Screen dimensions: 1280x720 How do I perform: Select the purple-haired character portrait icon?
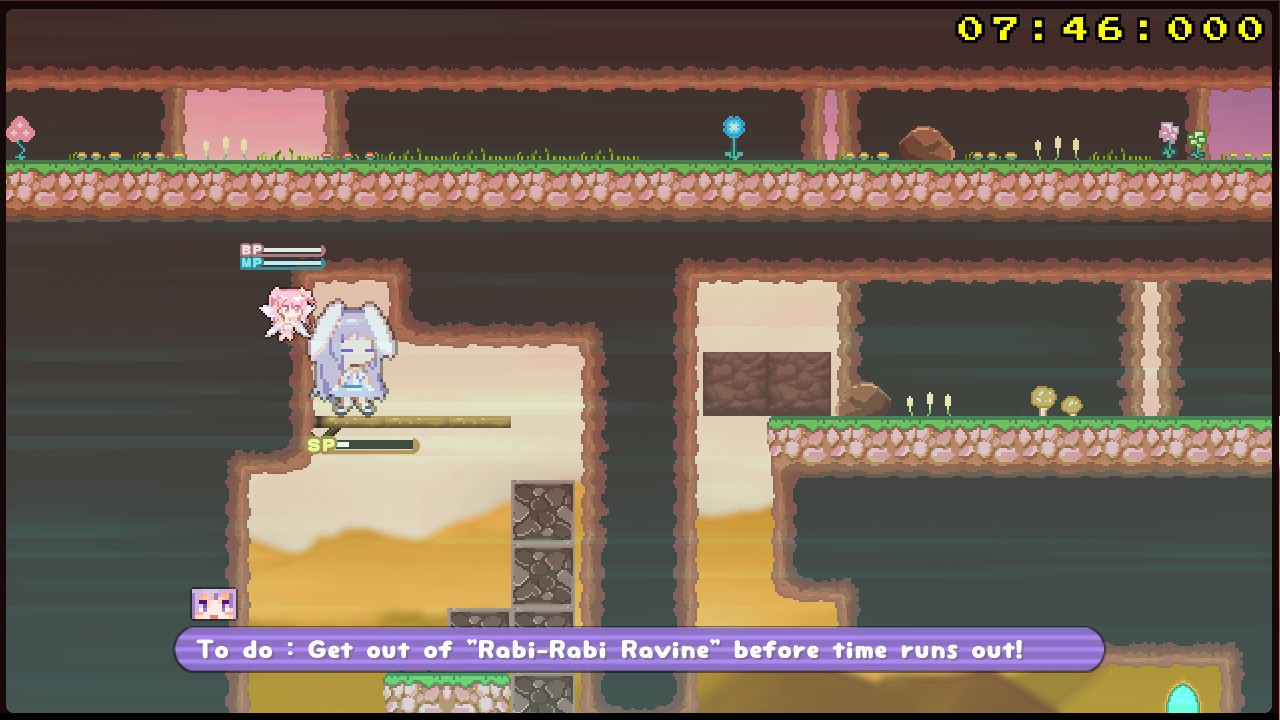214,604
